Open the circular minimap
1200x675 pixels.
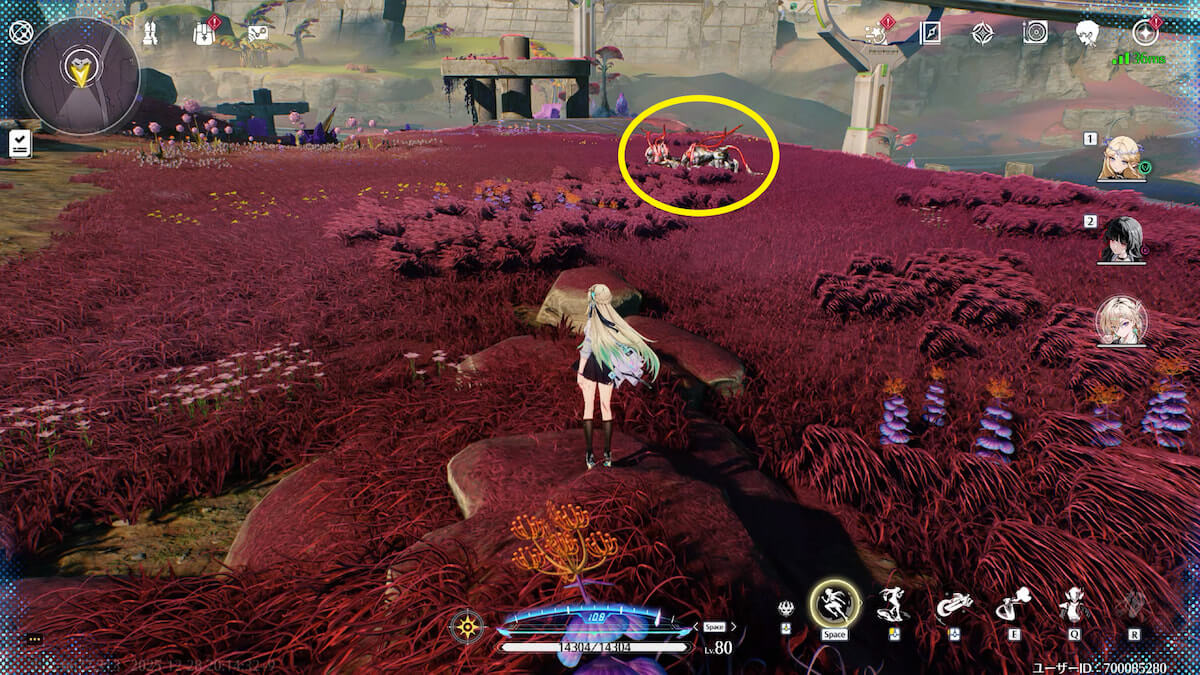tap(80, 76)
